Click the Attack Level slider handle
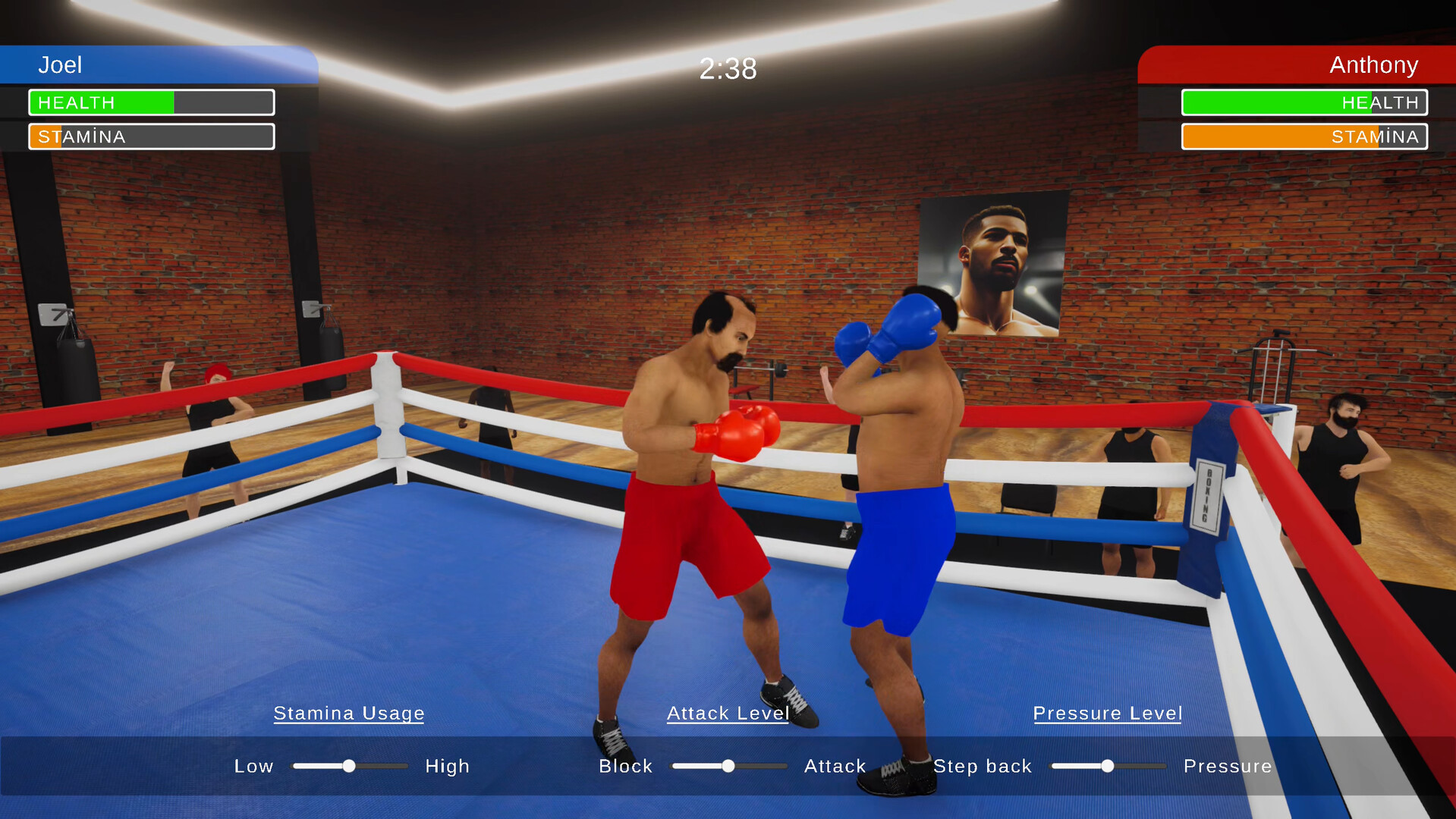The height and width of the screenshot is (819, 1456). pyautogui.click(x=729, y=766)
